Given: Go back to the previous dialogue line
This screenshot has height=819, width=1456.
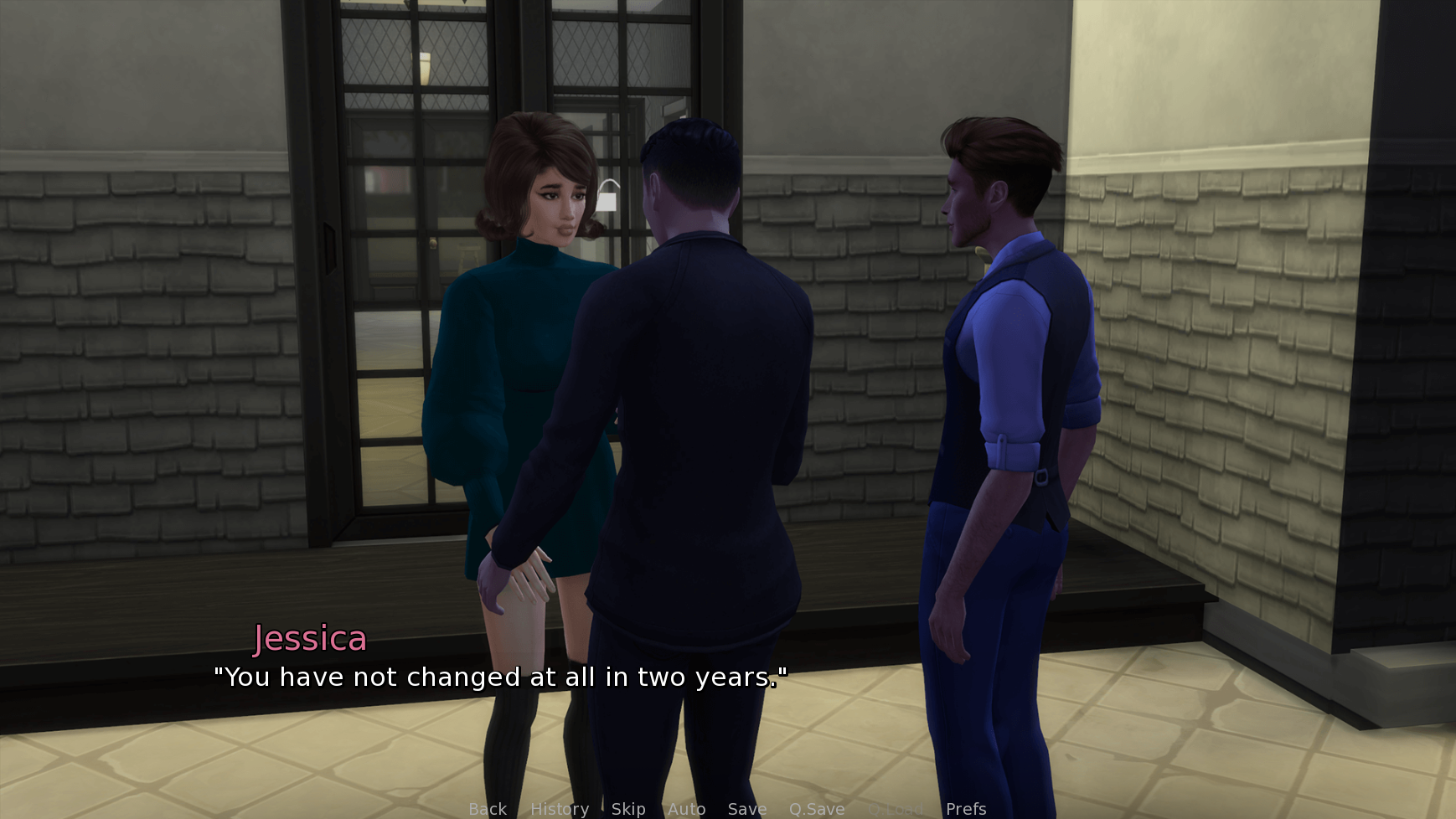Looking at the screenshot, I should click(488, 809).
